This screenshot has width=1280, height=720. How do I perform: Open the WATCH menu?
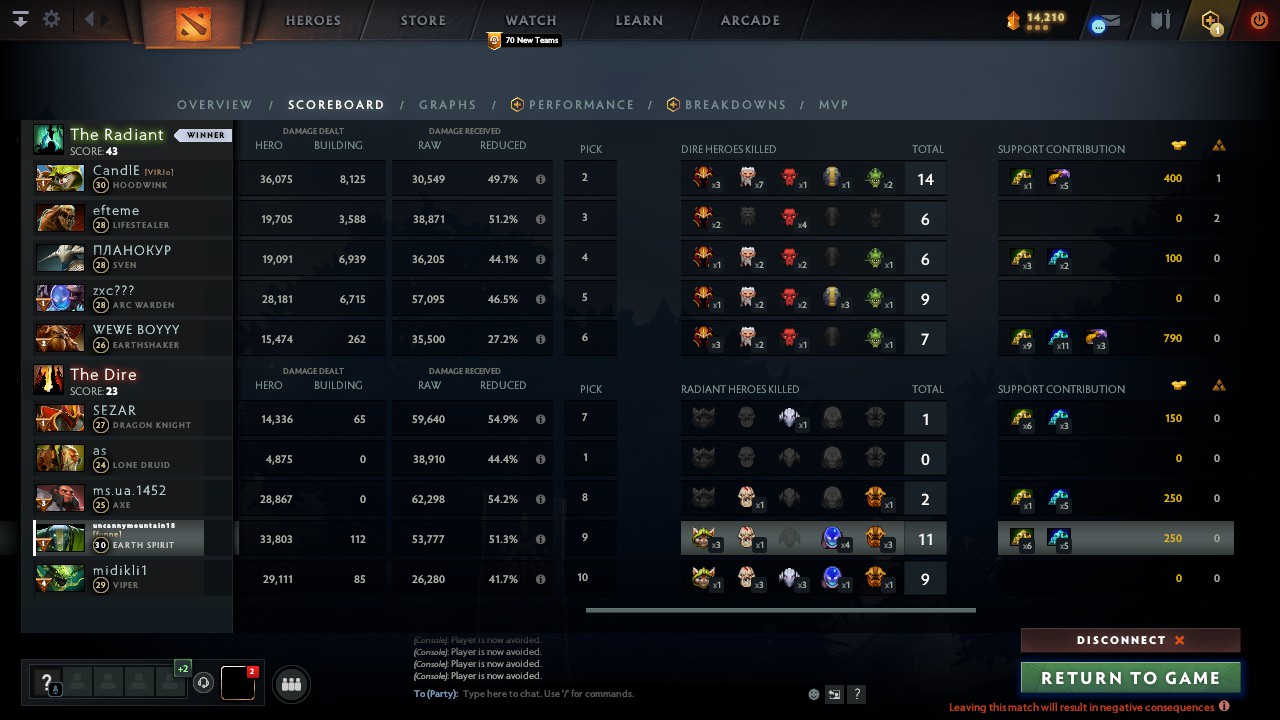coord(530,20)
